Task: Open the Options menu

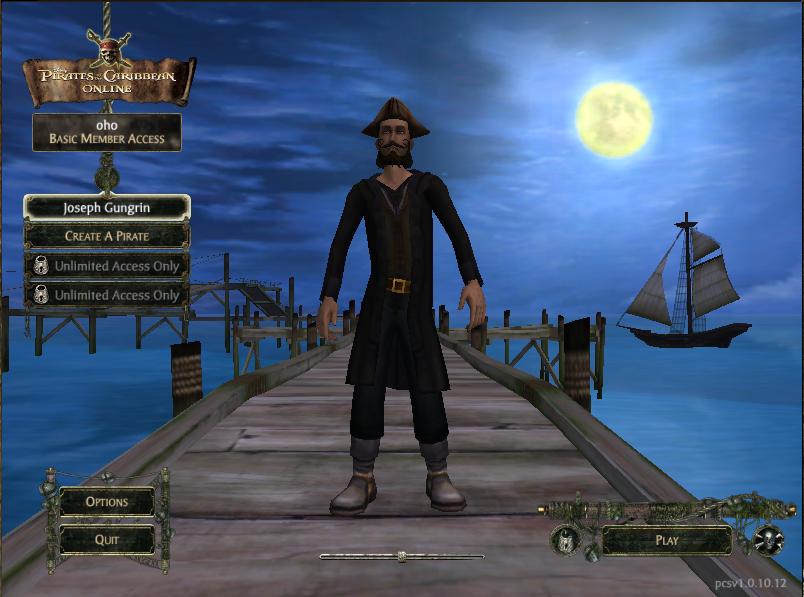Action: [x=106, y=502]
